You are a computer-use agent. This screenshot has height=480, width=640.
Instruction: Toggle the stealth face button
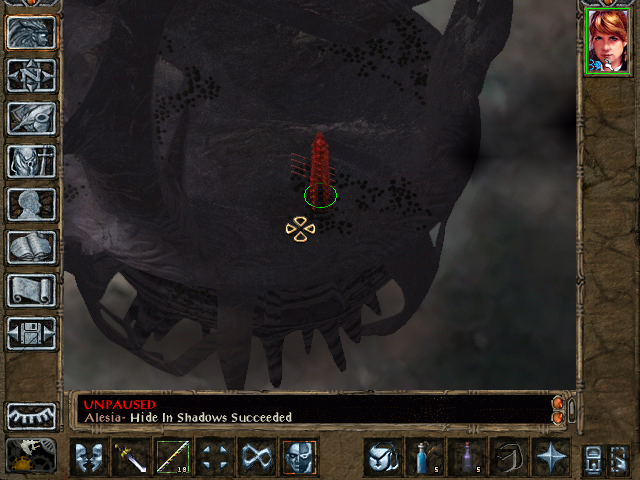pos(299,457)
